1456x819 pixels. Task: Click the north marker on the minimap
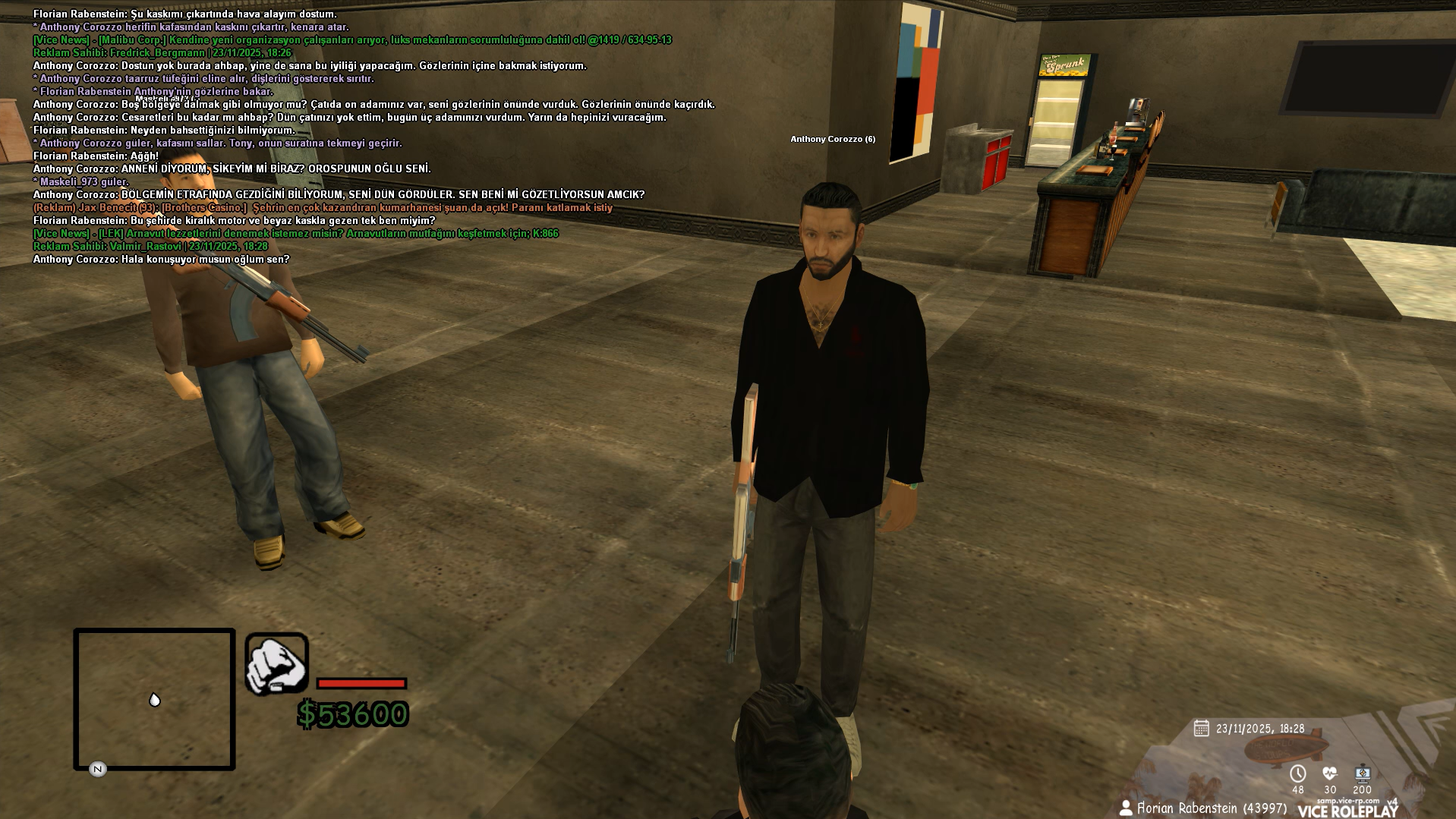point(97,769)
